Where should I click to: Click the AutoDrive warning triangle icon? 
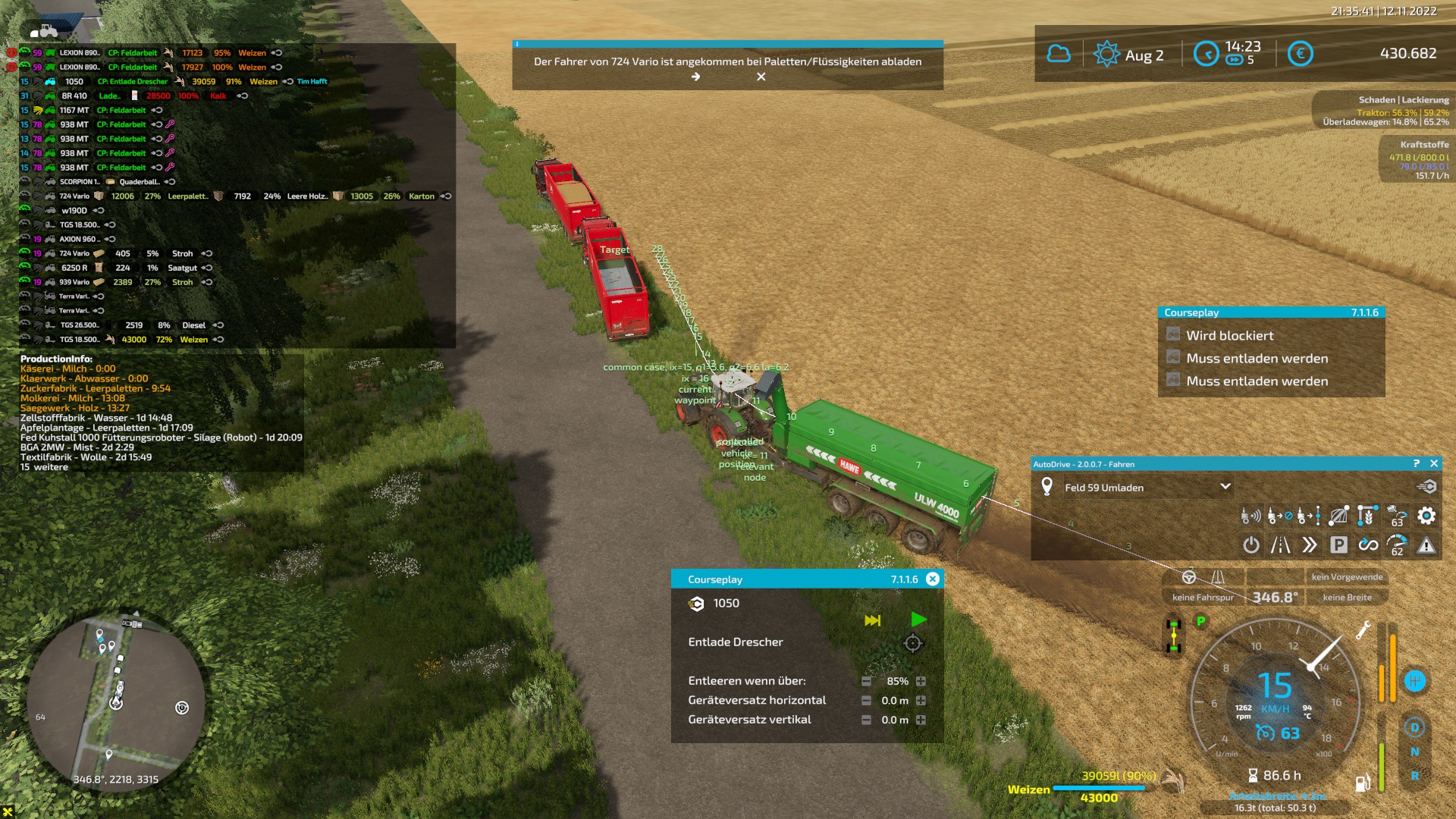[x=1425, y=545]
